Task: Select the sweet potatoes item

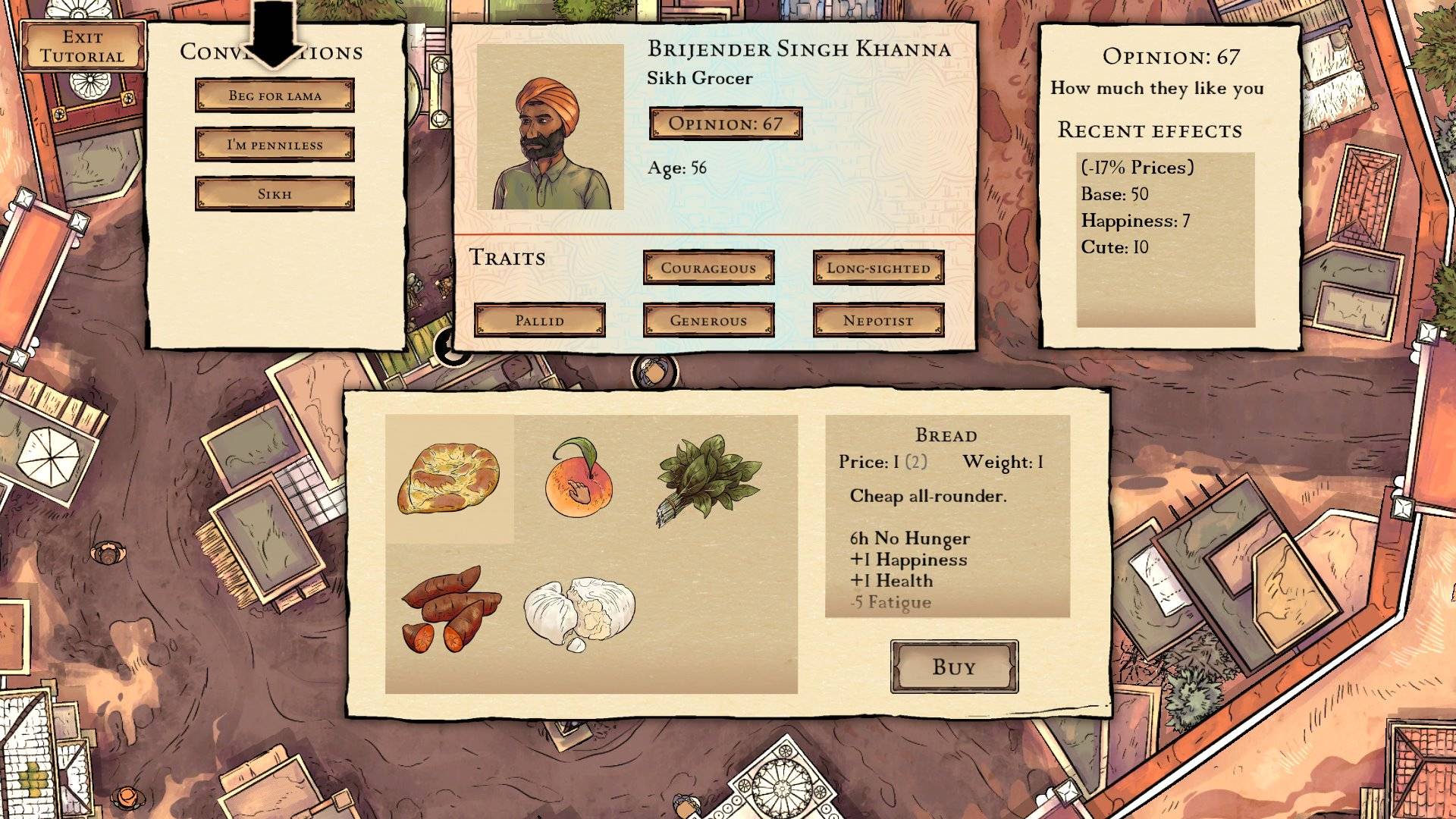Action: [x=450, y=608]
